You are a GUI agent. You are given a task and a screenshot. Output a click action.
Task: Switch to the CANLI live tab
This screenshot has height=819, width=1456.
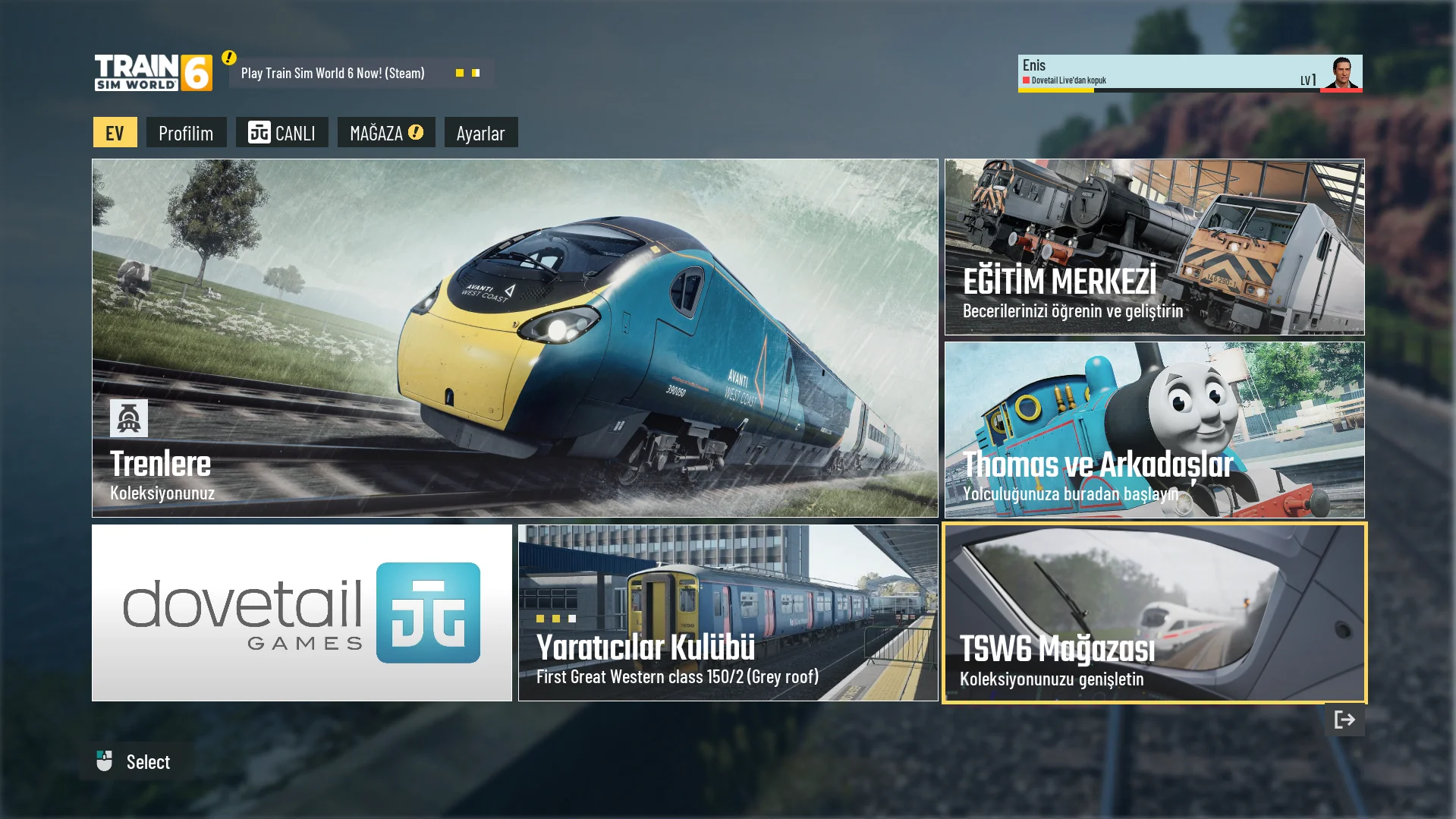(281, 133)
